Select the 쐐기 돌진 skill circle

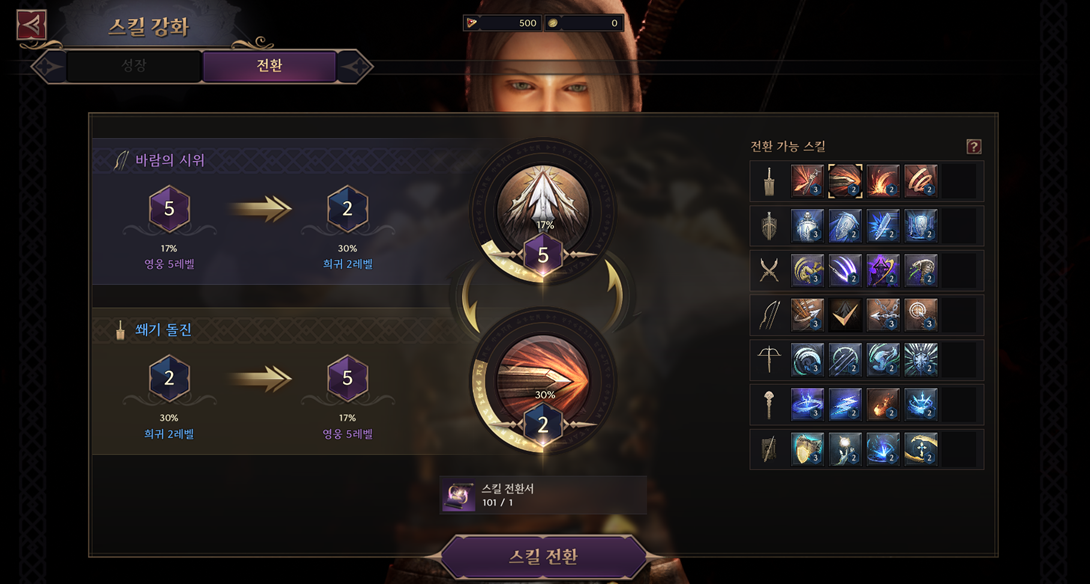click(543, 377)
